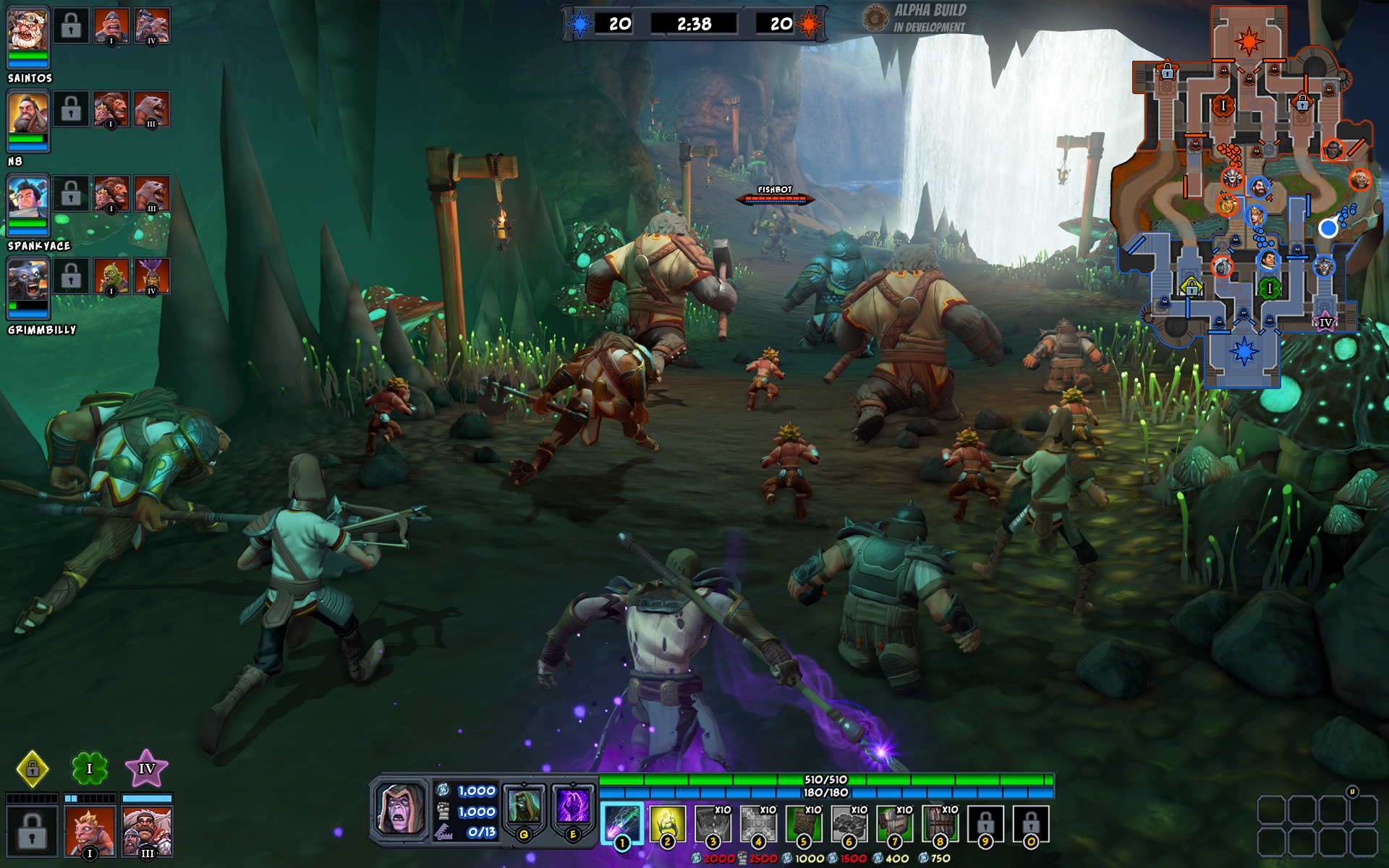The width and height of the screenshot is (1389, 868).
Task: Click the green clover tier I badge
Action: point(90,768)
